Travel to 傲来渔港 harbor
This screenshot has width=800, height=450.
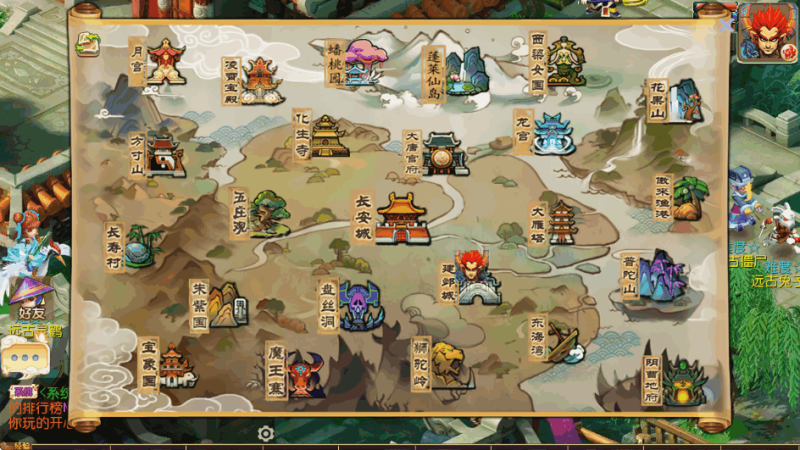click(686, 197)
